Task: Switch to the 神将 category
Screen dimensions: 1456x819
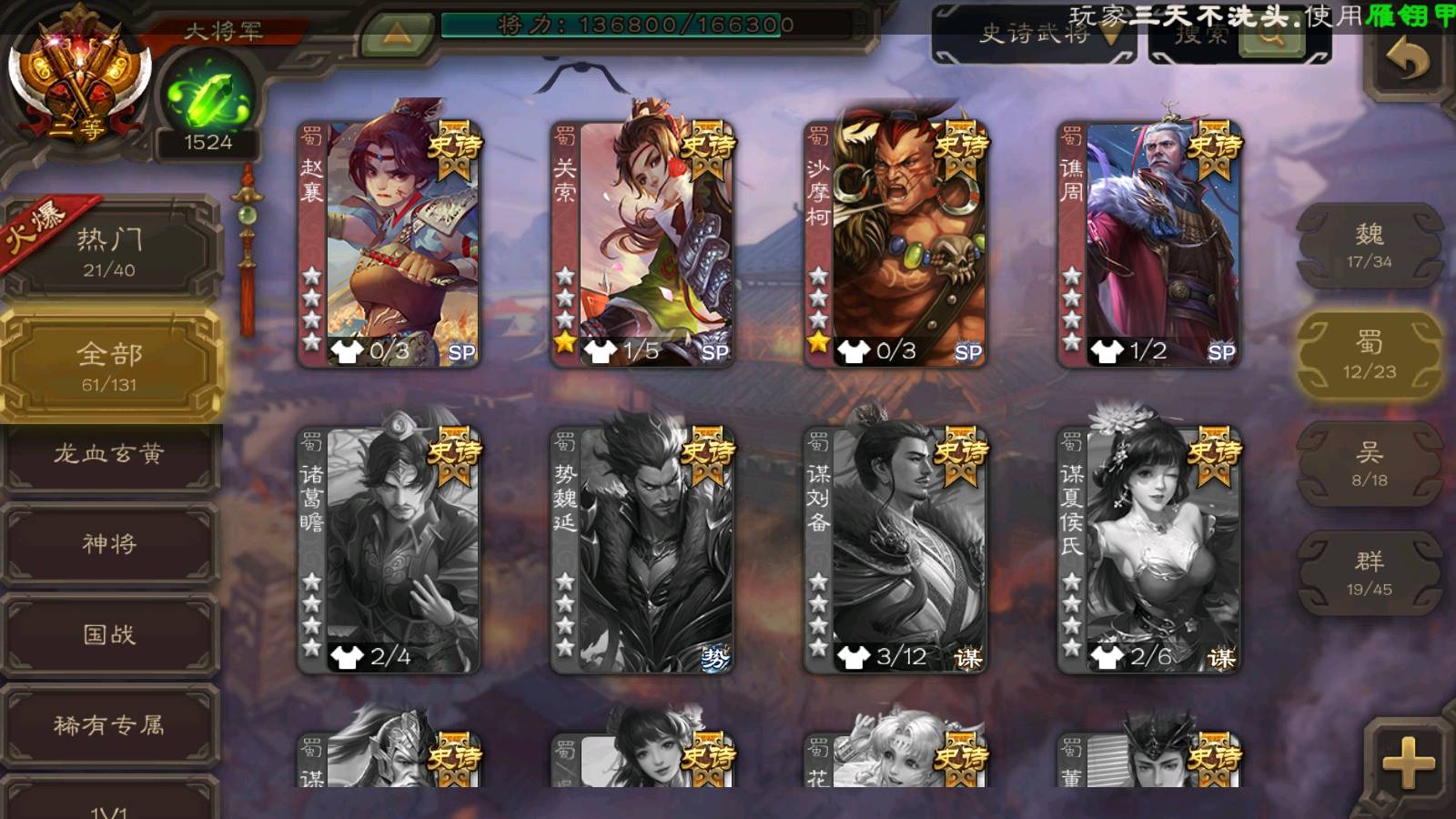Action: point(109,544)
